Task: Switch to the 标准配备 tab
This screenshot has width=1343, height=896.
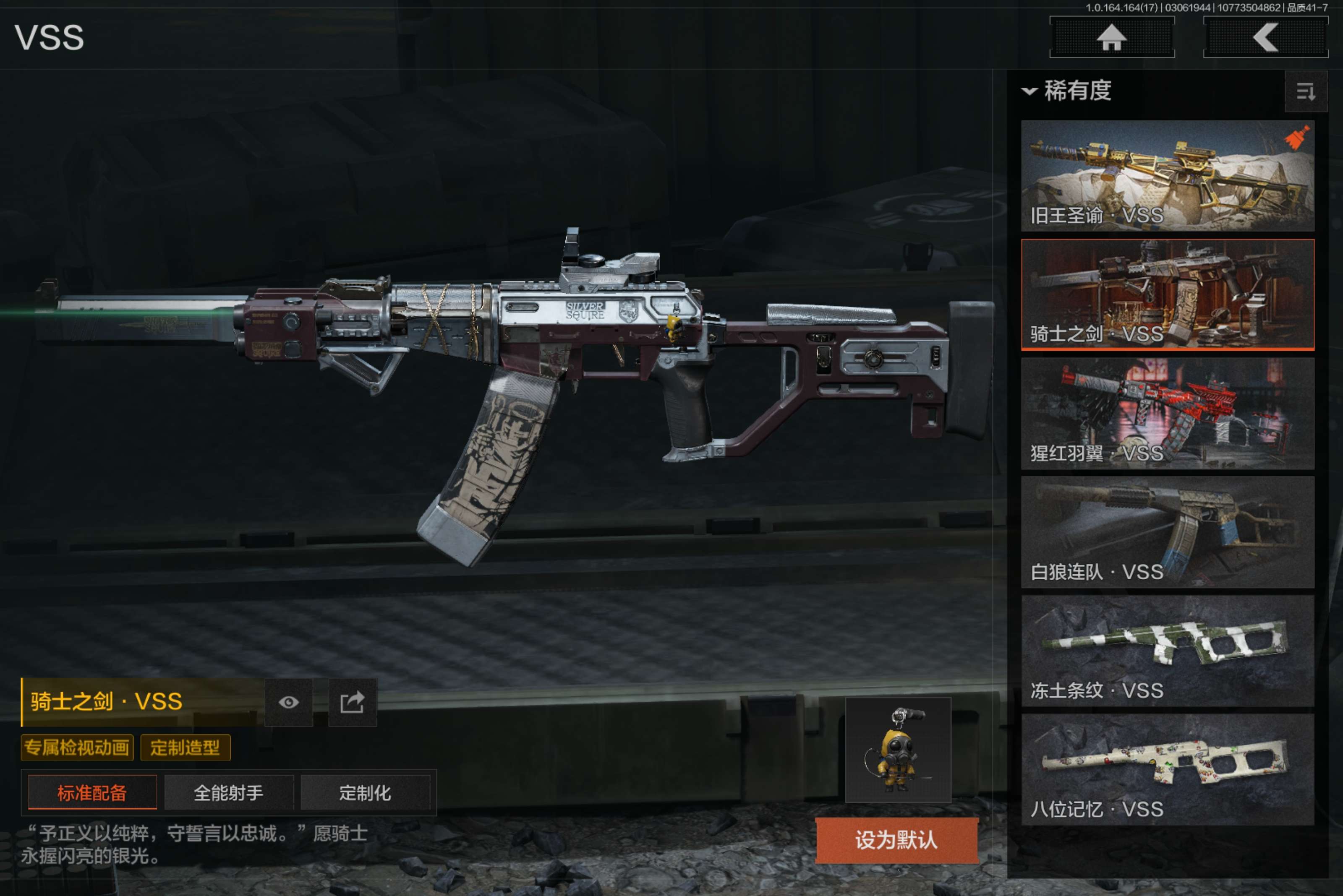Action: coord(92,792)
